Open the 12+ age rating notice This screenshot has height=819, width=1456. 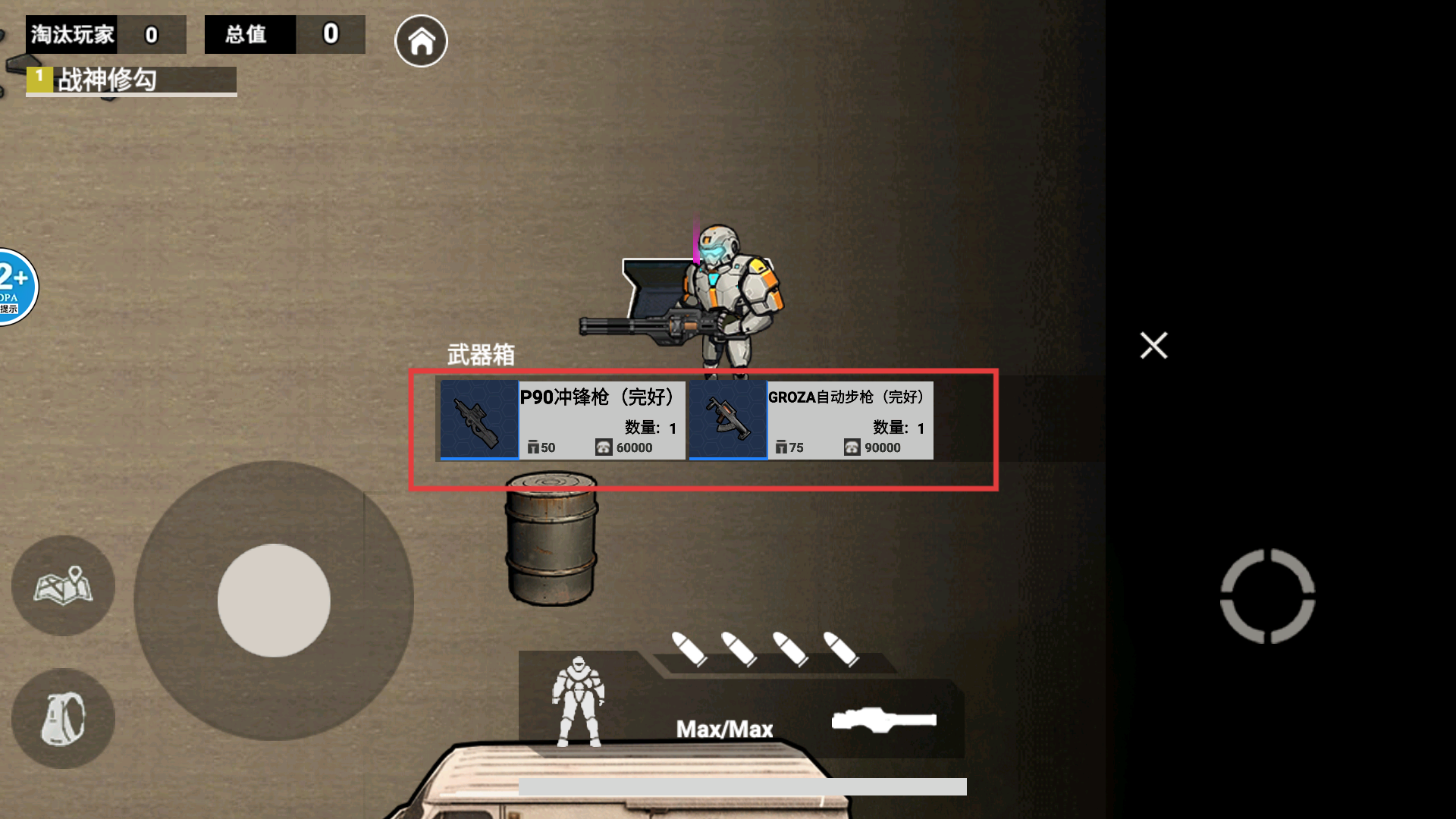[15, 287]
